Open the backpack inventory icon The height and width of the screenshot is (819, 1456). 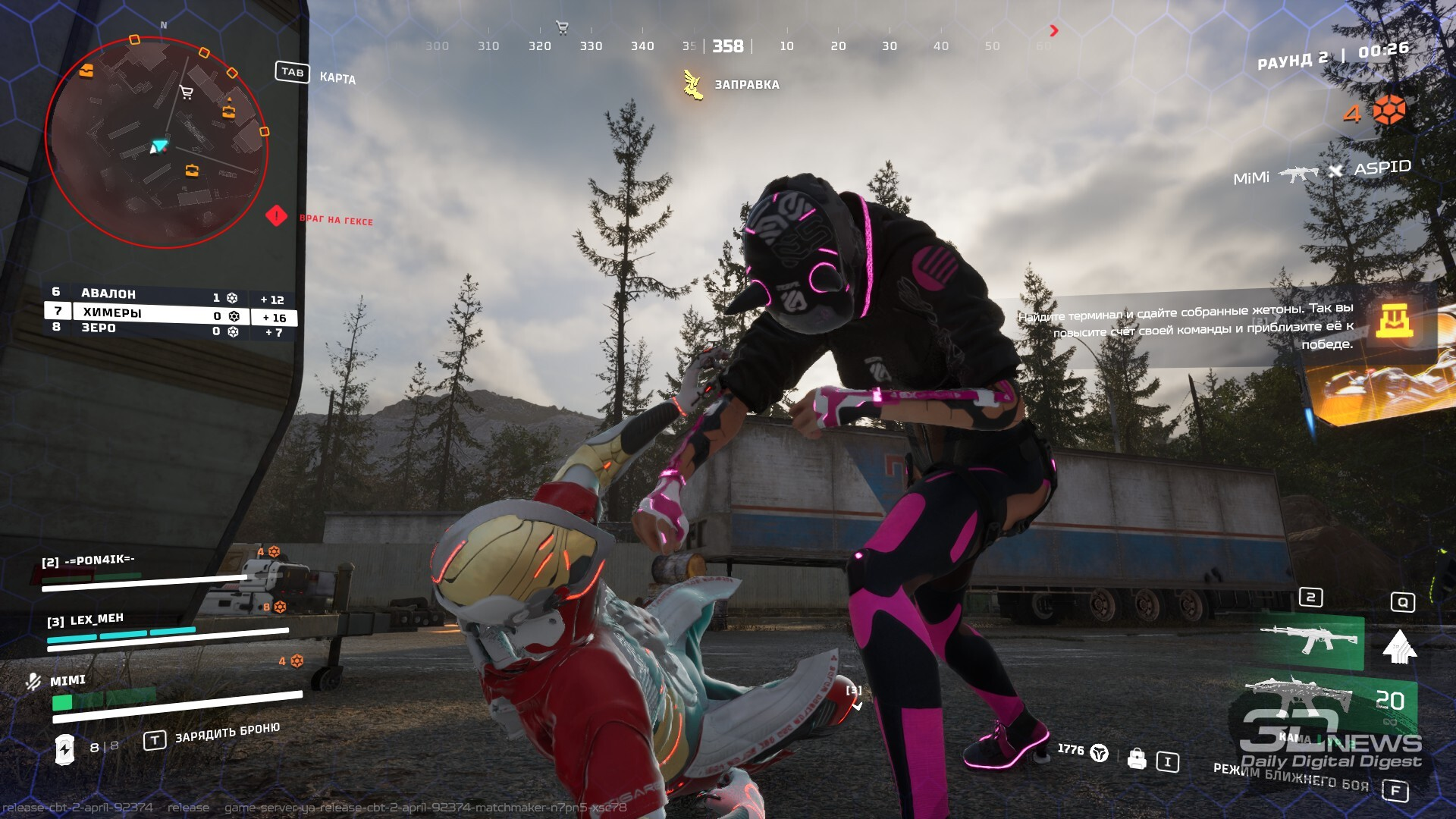[1136, 758]
